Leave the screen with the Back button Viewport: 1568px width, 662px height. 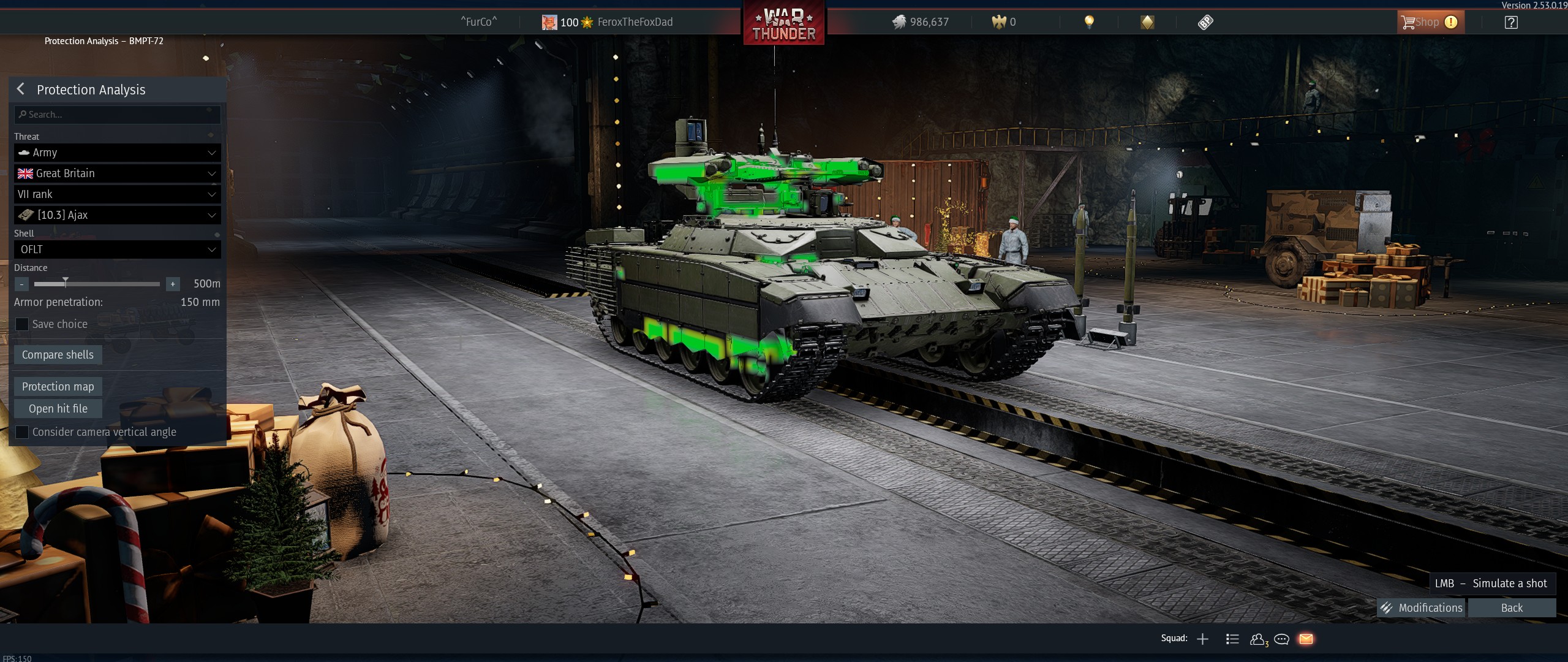point(1512,608)
